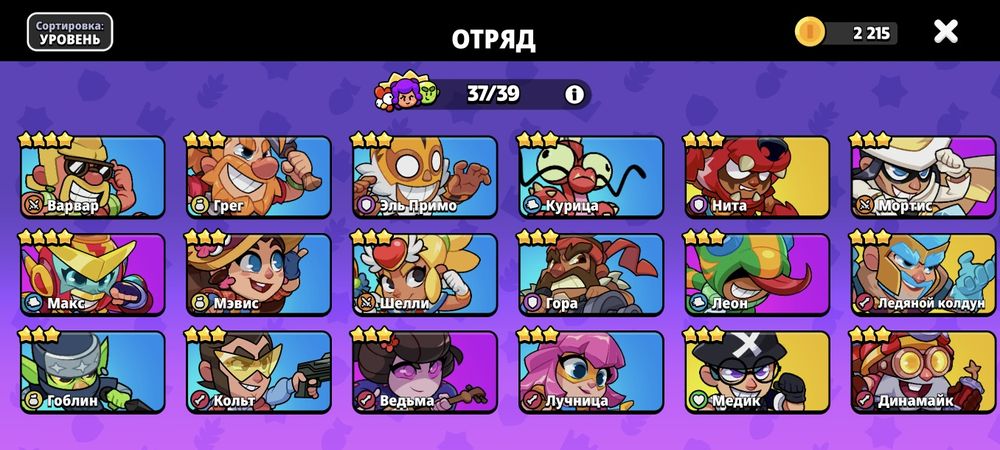The image size is (1000, 450).
Task: Open Нита's character card
Action: pyautogui.click(x=756, y=177)
